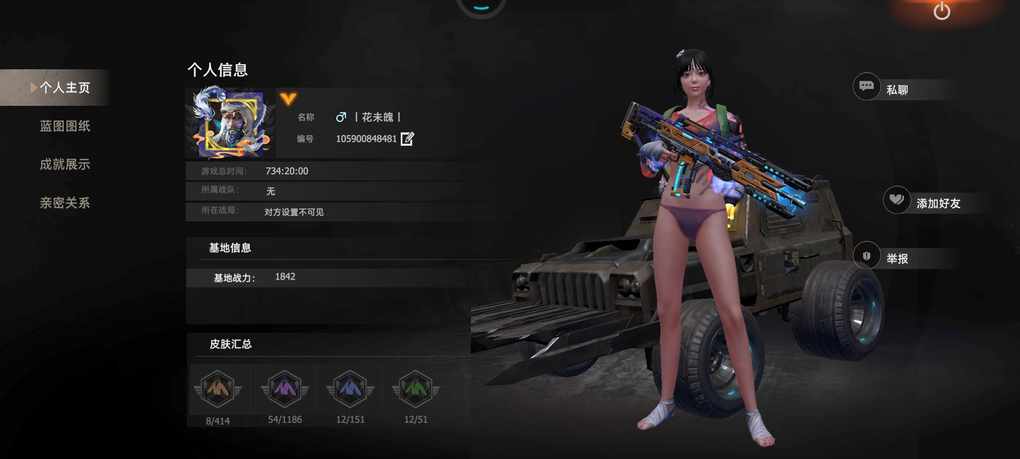This screenshot has width=1020, height=459.
Task: Select the purple skin badge 54/1186
Action: tap(284, 388)
